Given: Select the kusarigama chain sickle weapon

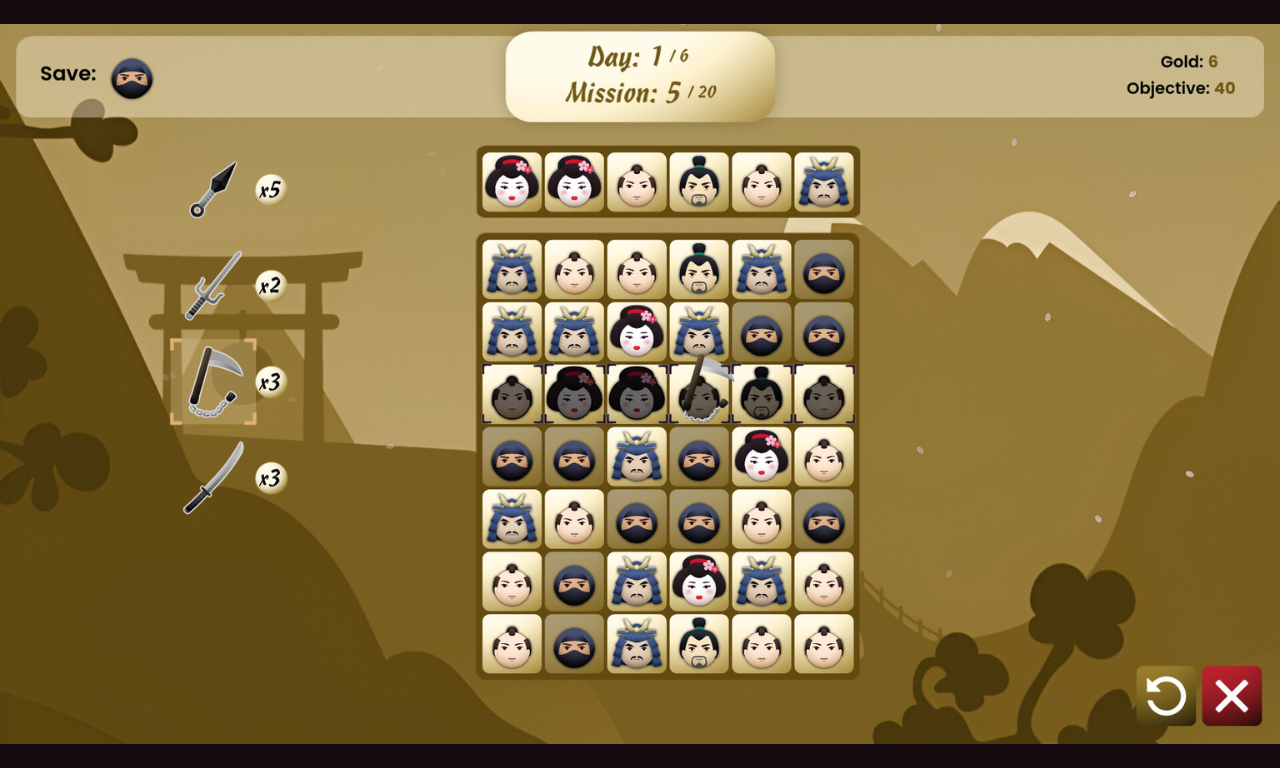Looking at the screenshot, I should [213, 381].
